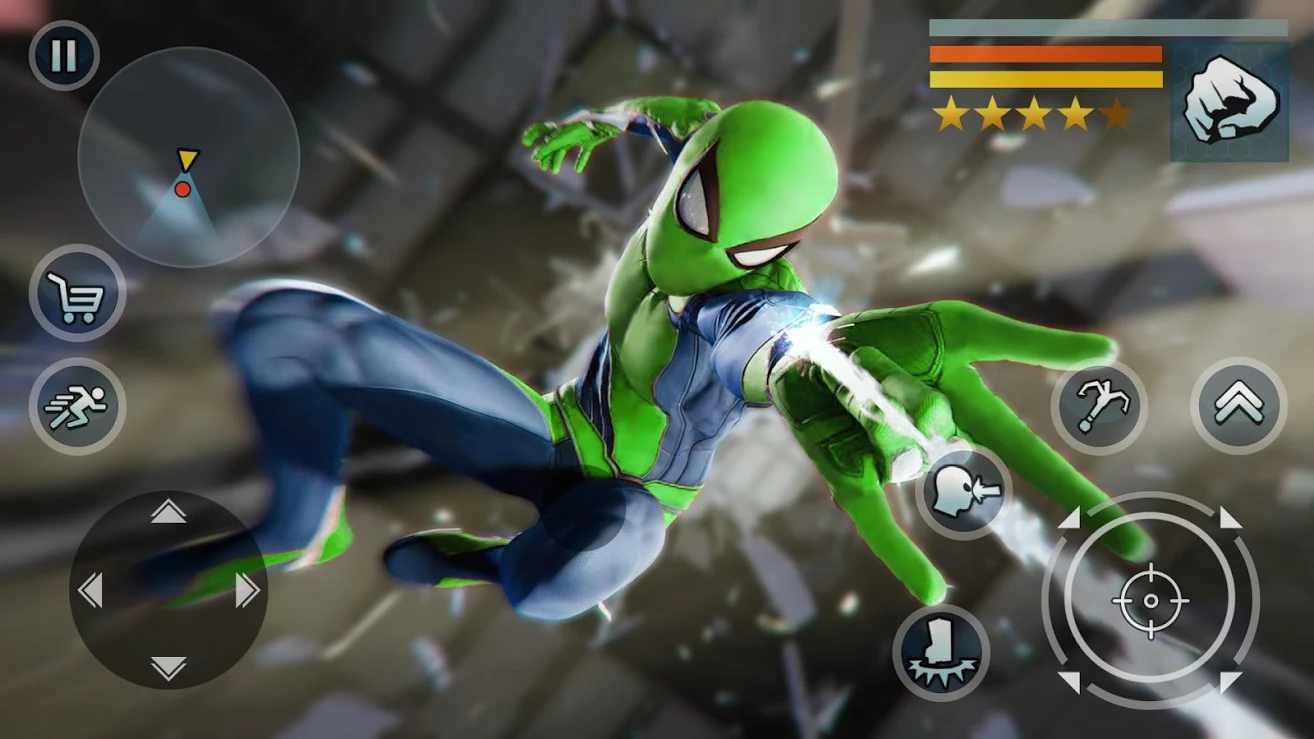Move up with the d-pad arrow

click(168, 513)
